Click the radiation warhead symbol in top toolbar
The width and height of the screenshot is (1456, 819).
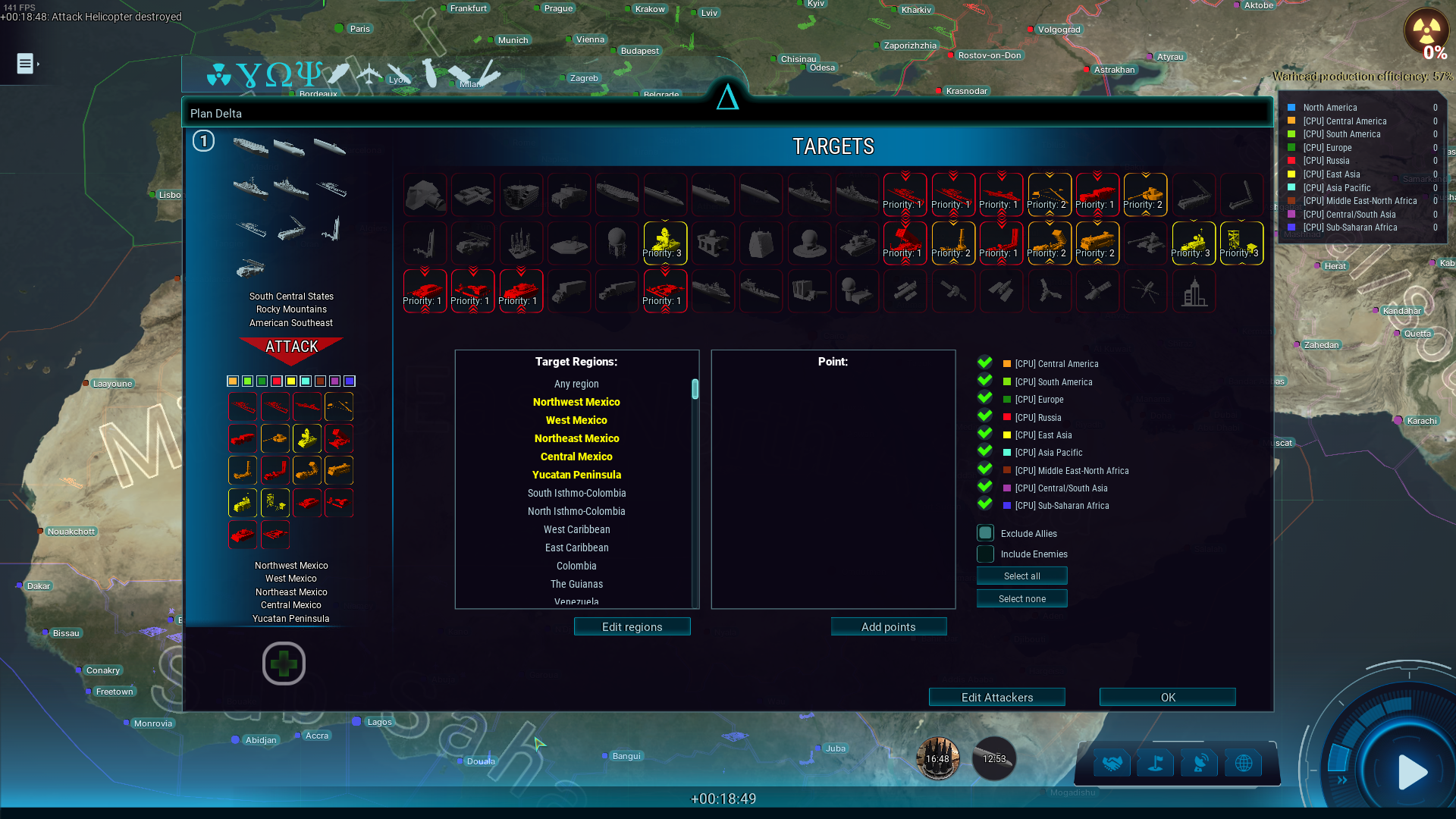coord(220,76)
